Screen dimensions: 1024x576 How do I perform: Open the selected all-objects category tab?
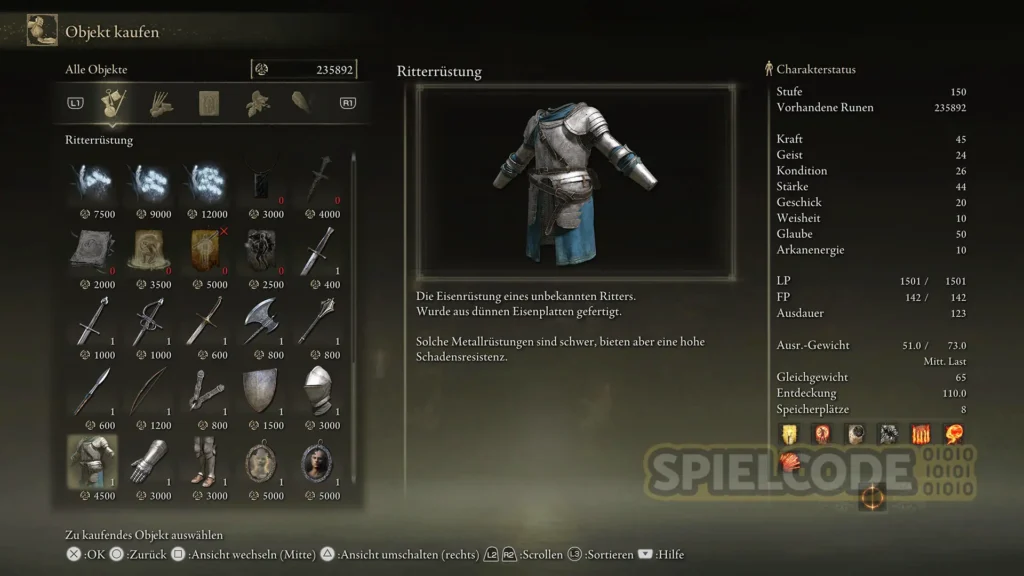tap(112, 103)
